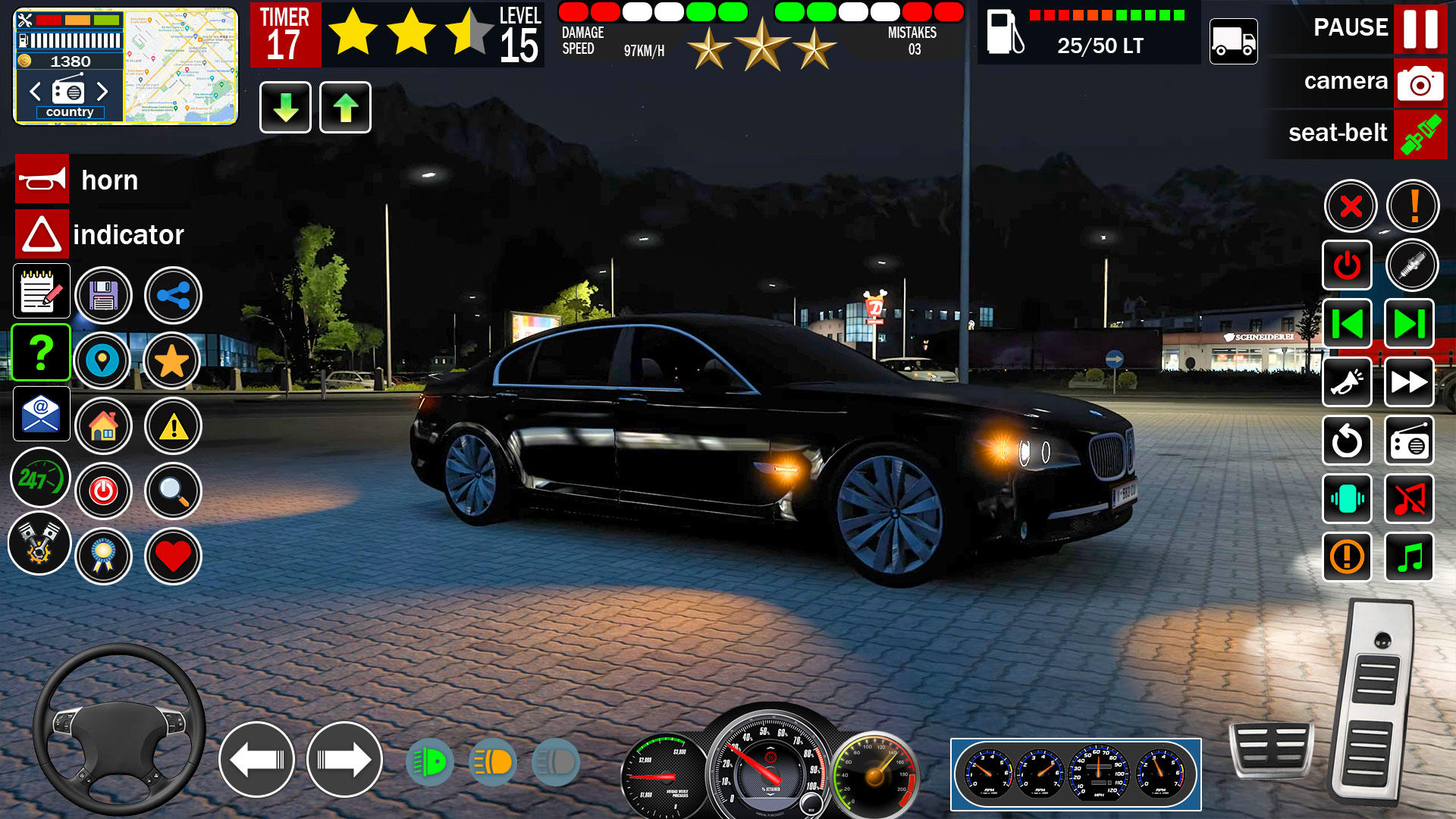Switch radio station with right arrow
This screenshot has height=819, width=1456.
click(104, 91)
